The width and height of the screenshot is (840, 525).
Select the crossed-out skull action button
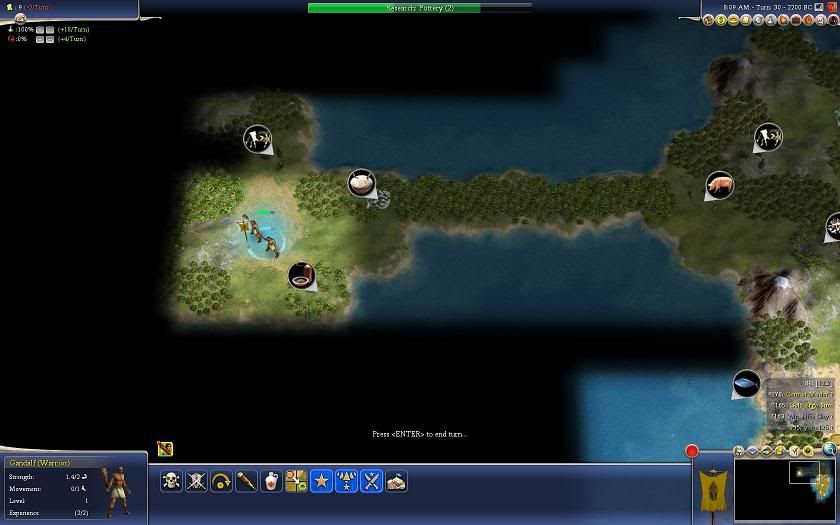click(196, 481)
